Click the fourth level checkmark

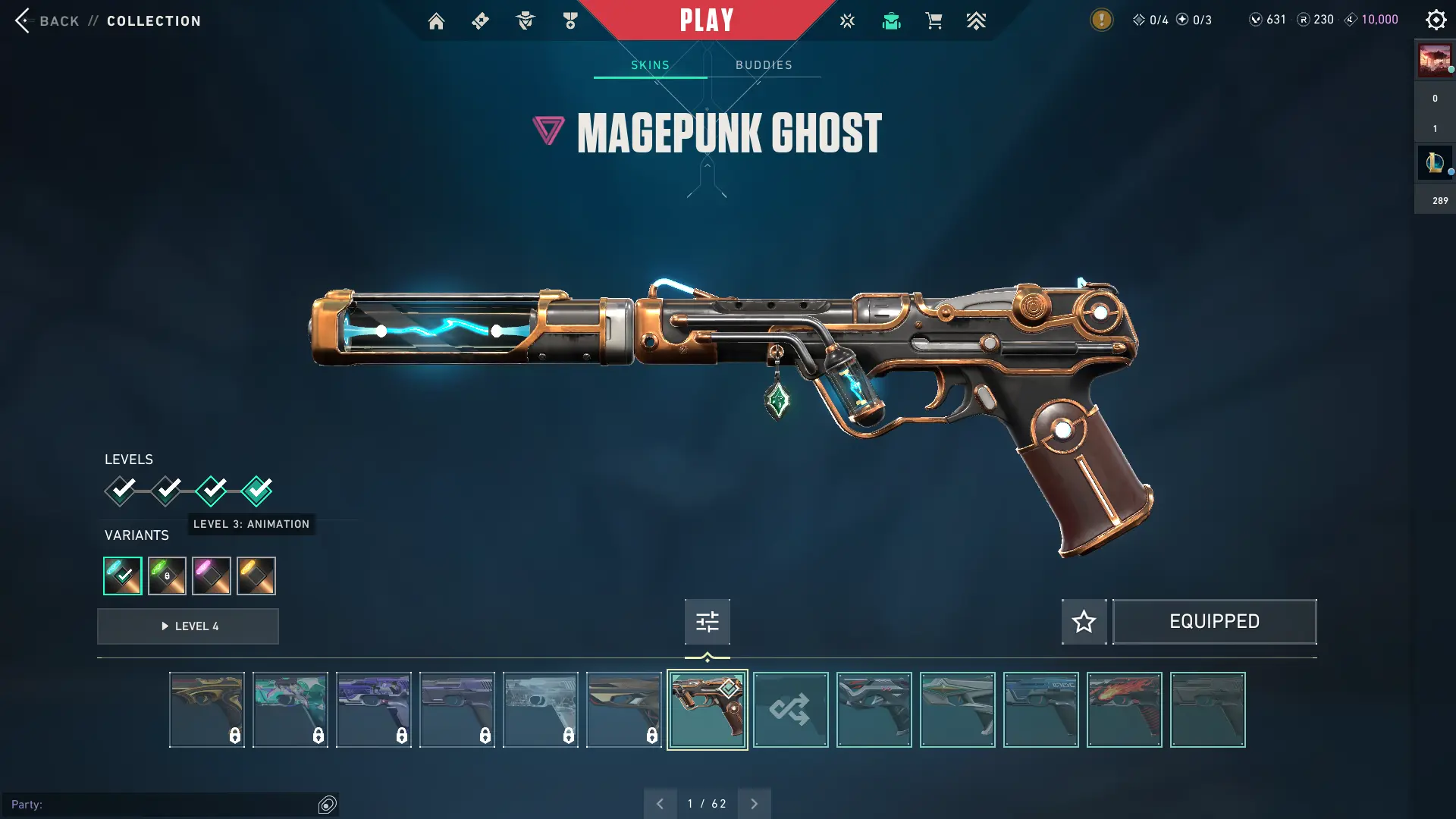257,491
